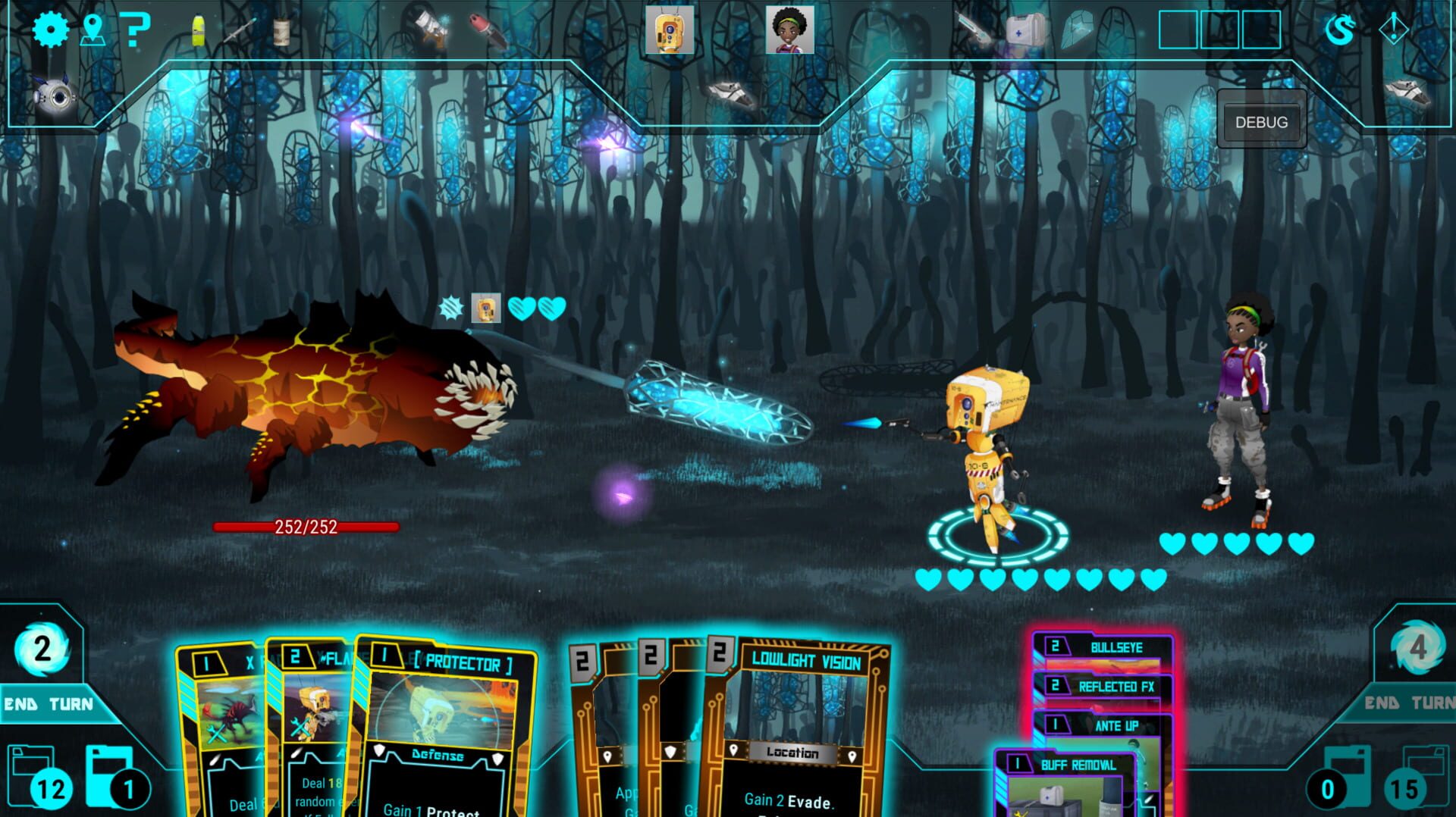This screenshot has width=1456, height=817.
Task: Play the Protector defense card
Action: pyautogui.click(x=447, y=728)
